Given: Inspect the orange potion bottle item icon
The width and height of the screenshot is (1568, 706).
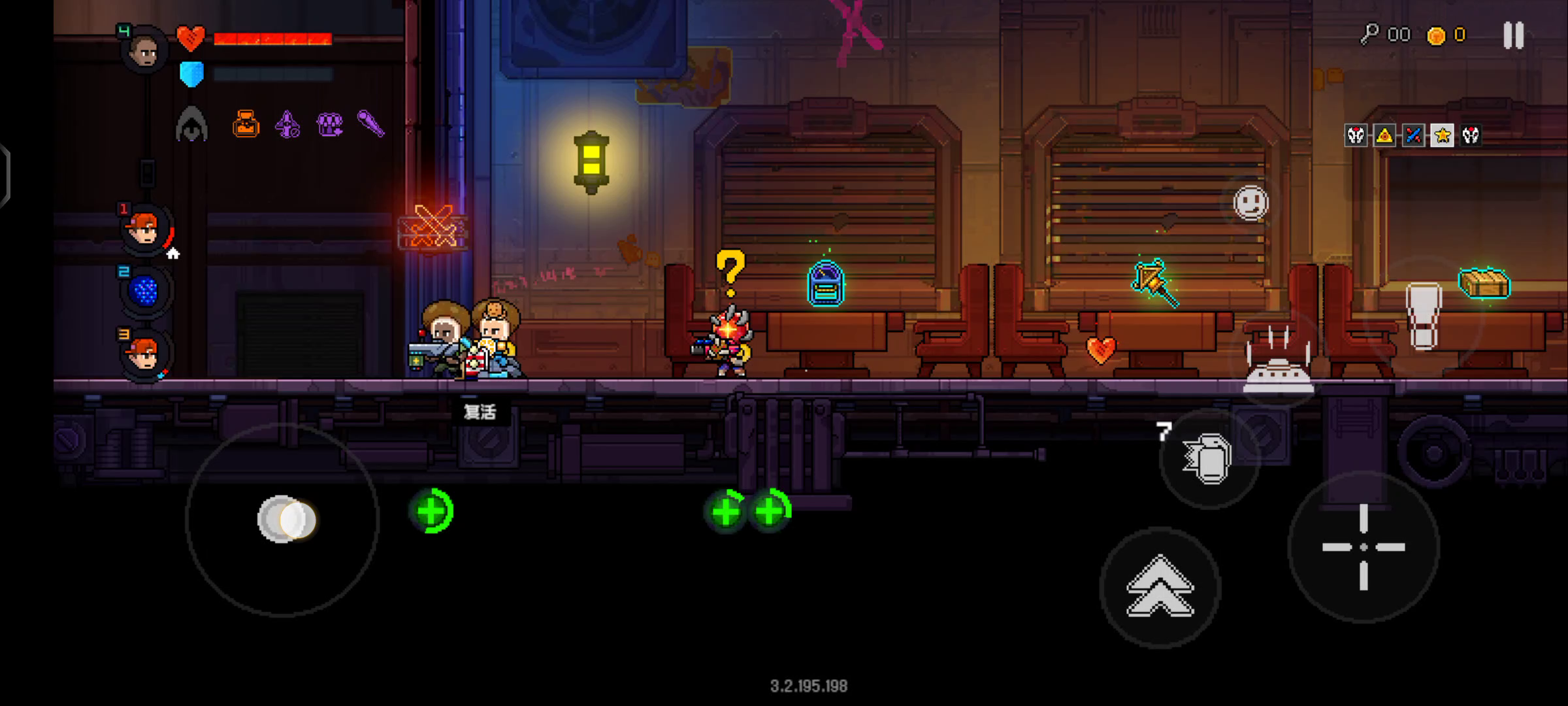Looking at the screenshot, I should 246,124.
